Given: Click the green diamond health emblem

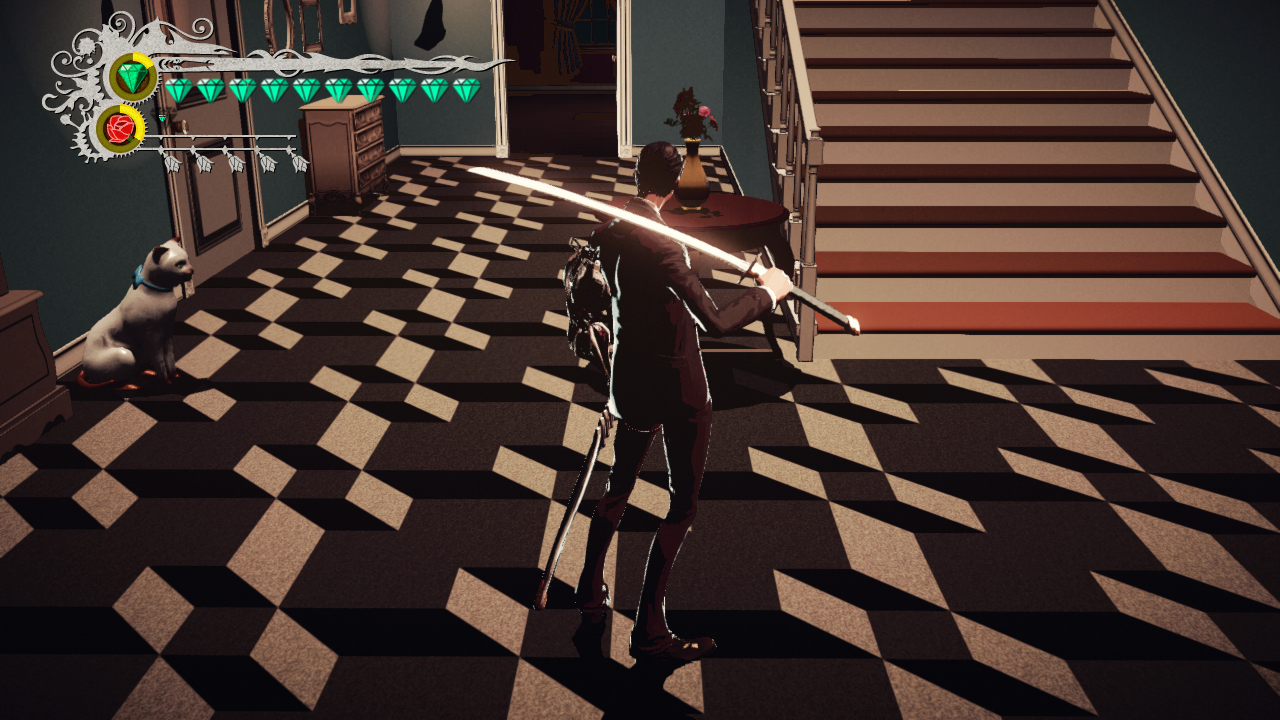Looking at the screenshot, I should click(132, 77).
